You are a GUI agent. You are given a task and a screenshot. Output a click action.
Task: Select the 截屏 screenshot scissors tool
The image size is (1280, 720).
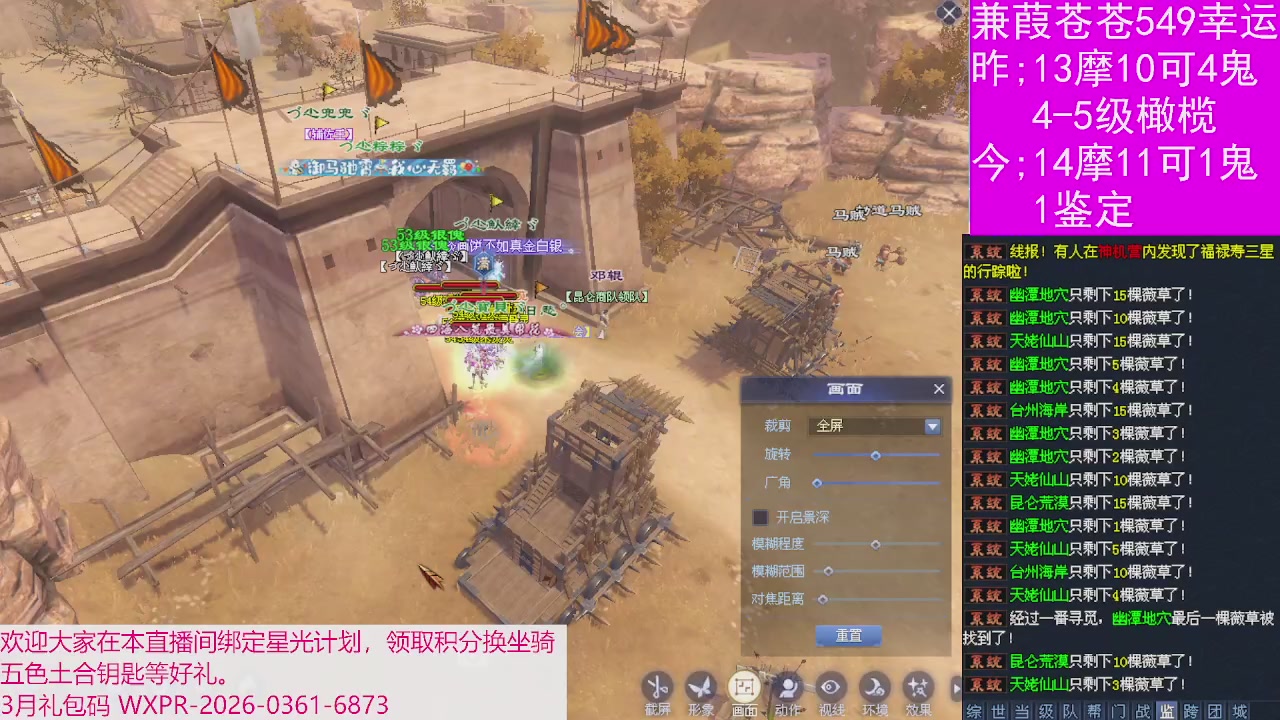[x=657, y=688]
